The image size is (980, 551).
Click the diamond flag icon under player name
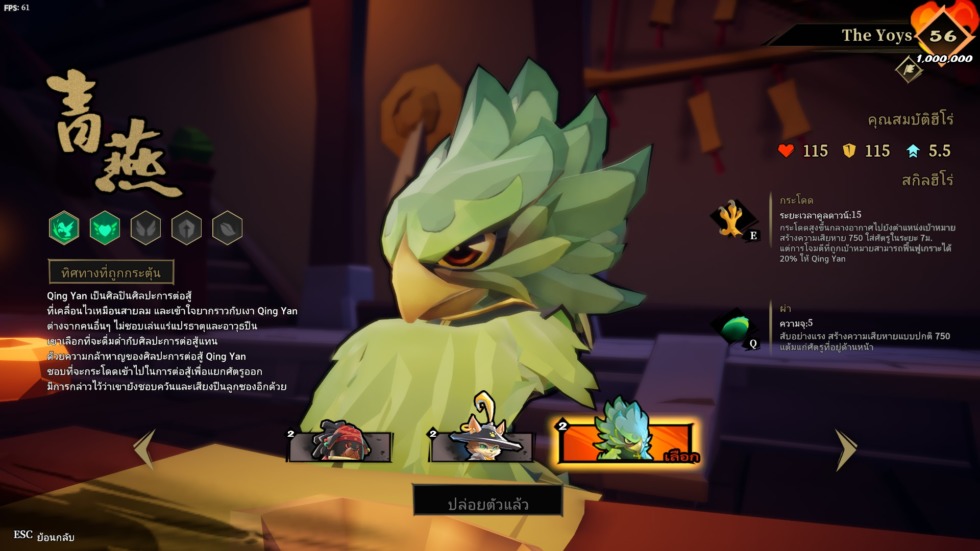point(908,68)
